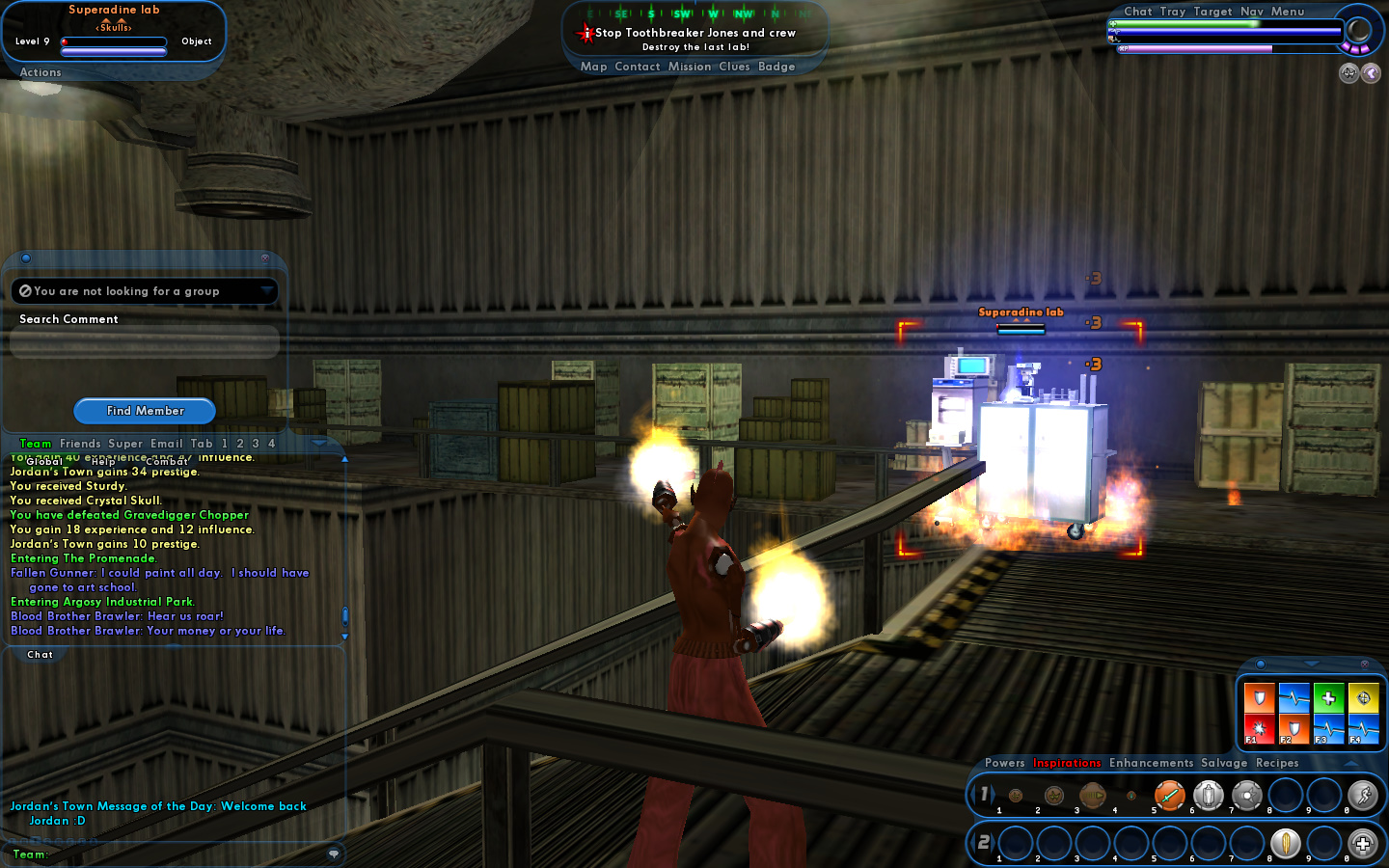Screen dimensions: 1389x868
Task: Switch to the Friends tab
Action: [80, 444]
